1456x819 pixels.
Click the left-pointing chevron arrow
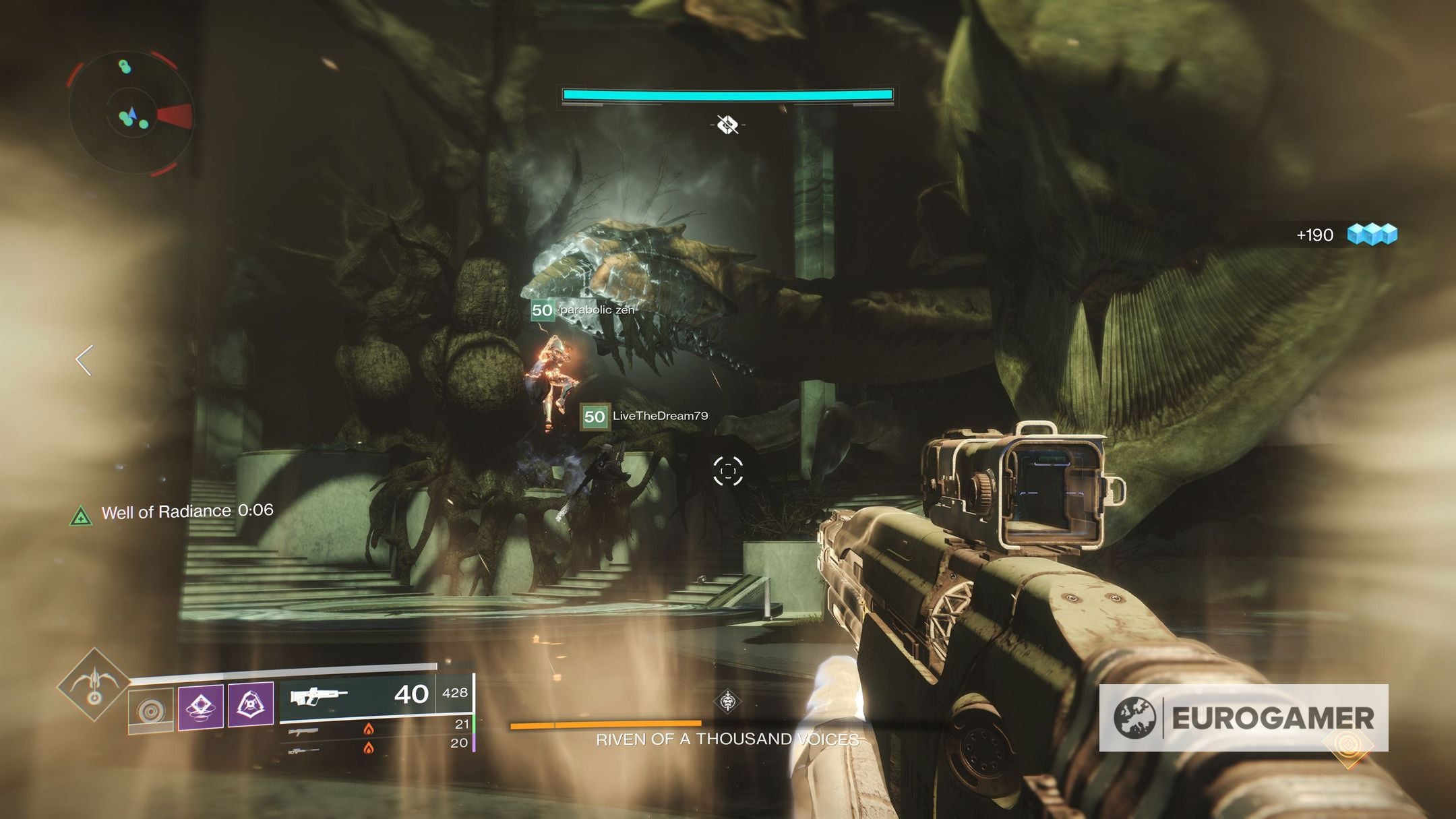[84, 361]
